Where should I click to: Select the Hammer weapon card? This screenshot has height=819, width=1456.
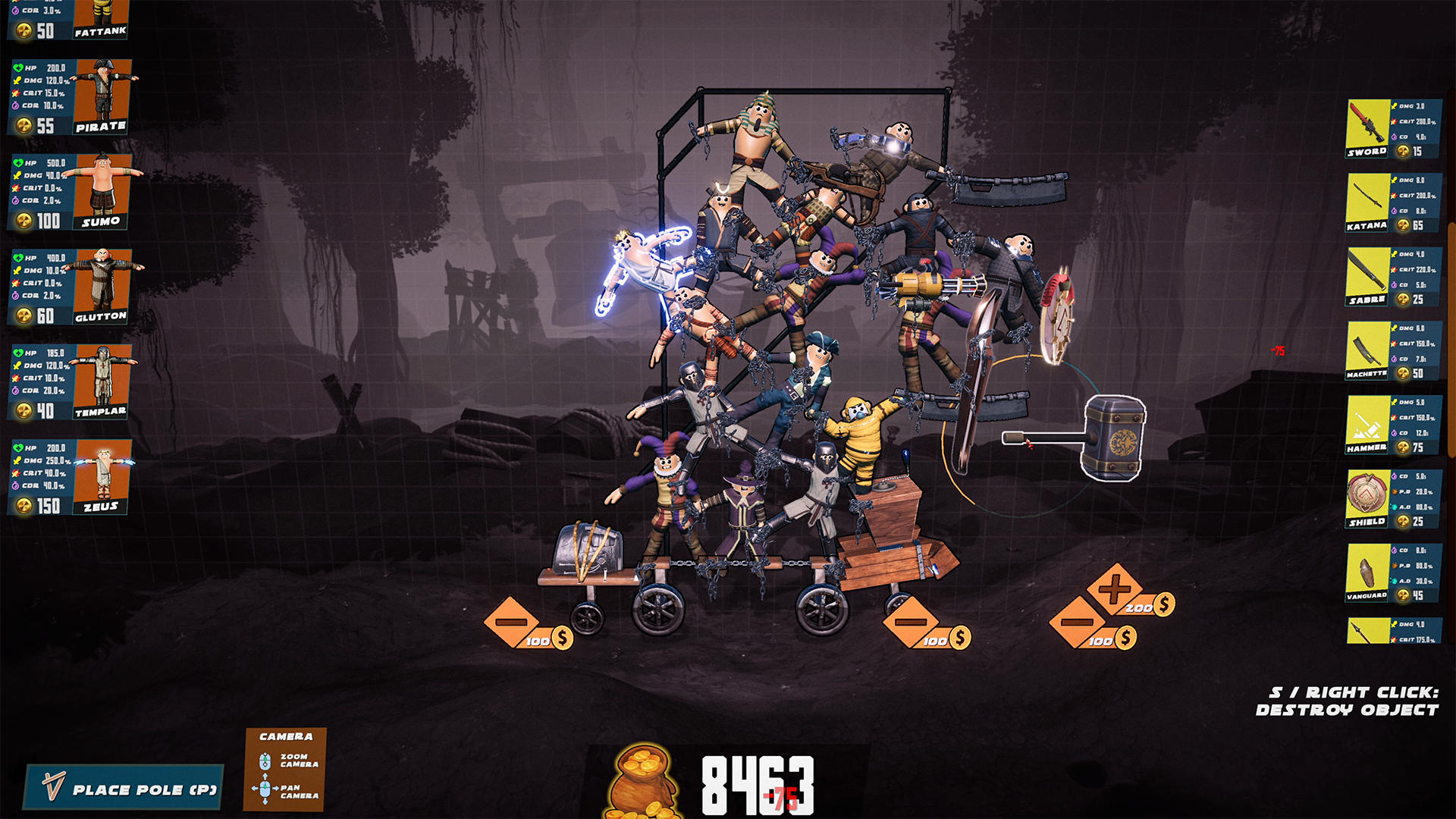pos(1391,422)
